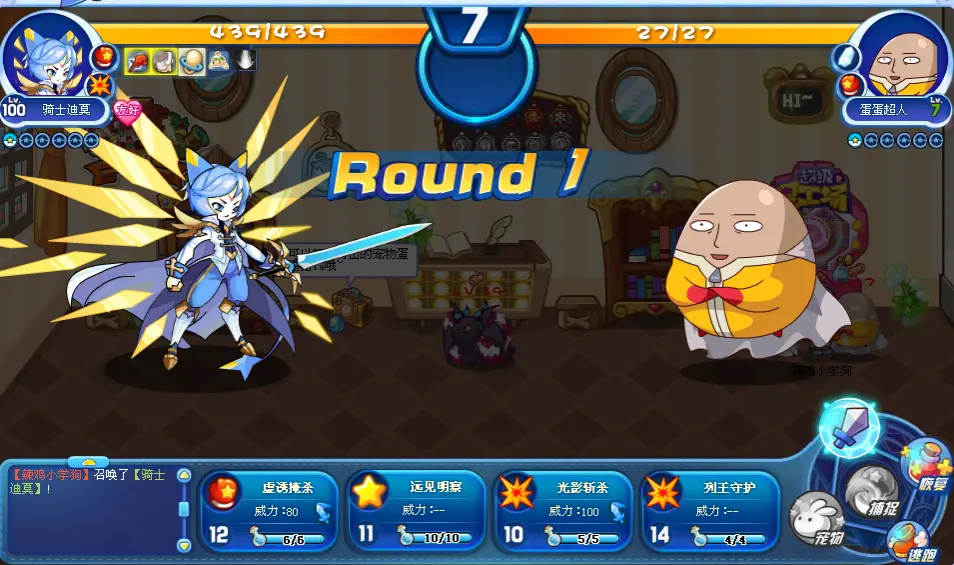This screenshot has width=954, height=565.
Task: Click the red mallet buff icon
Action: pos(136,60)
